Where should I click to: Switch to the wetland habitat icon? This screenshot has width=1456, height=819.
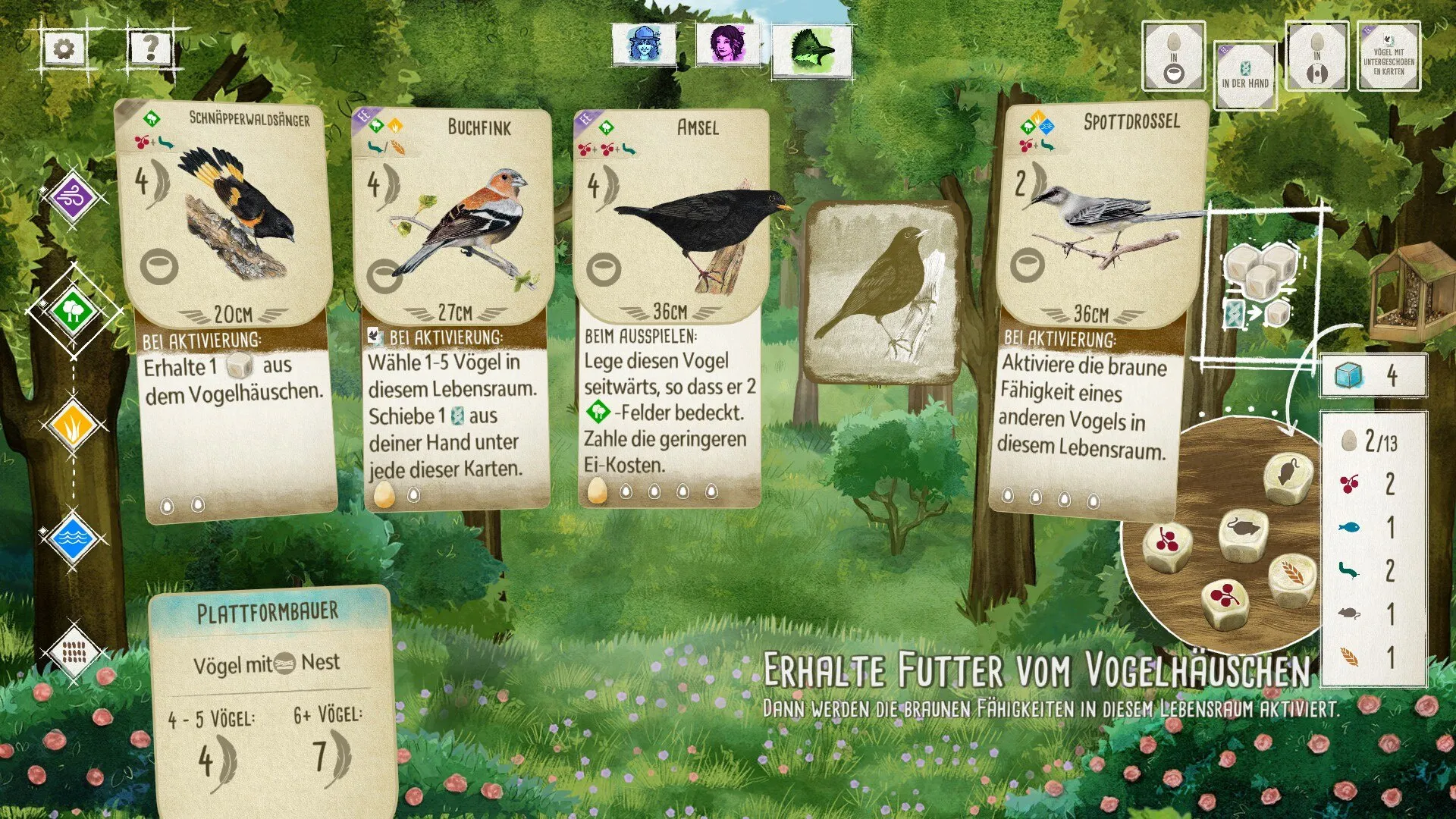click(x=73, y=538)
